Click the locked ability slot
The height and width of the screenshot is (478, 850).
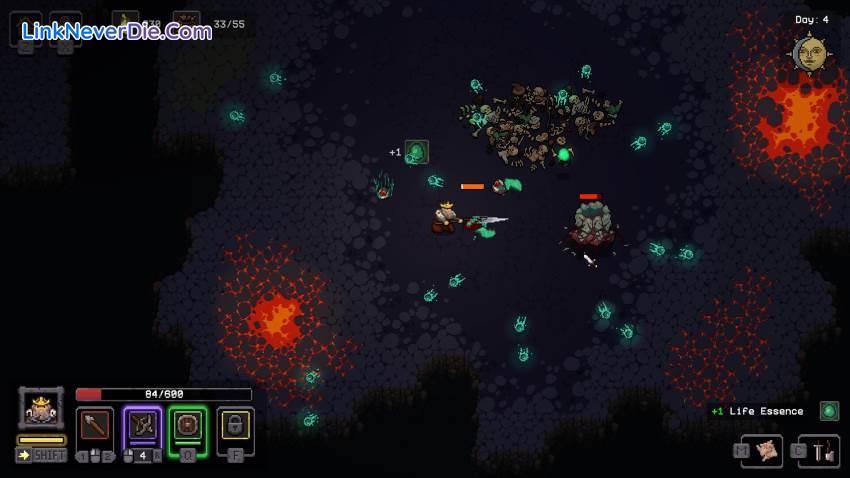pyautogui.click(x=235, y=425)
